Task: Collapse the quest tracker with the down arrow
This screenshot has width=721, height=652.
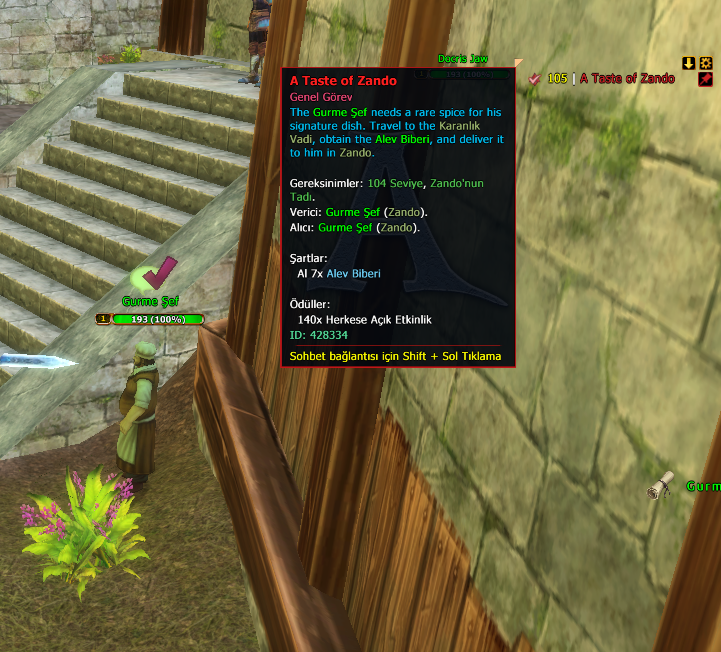Action: 688,63
